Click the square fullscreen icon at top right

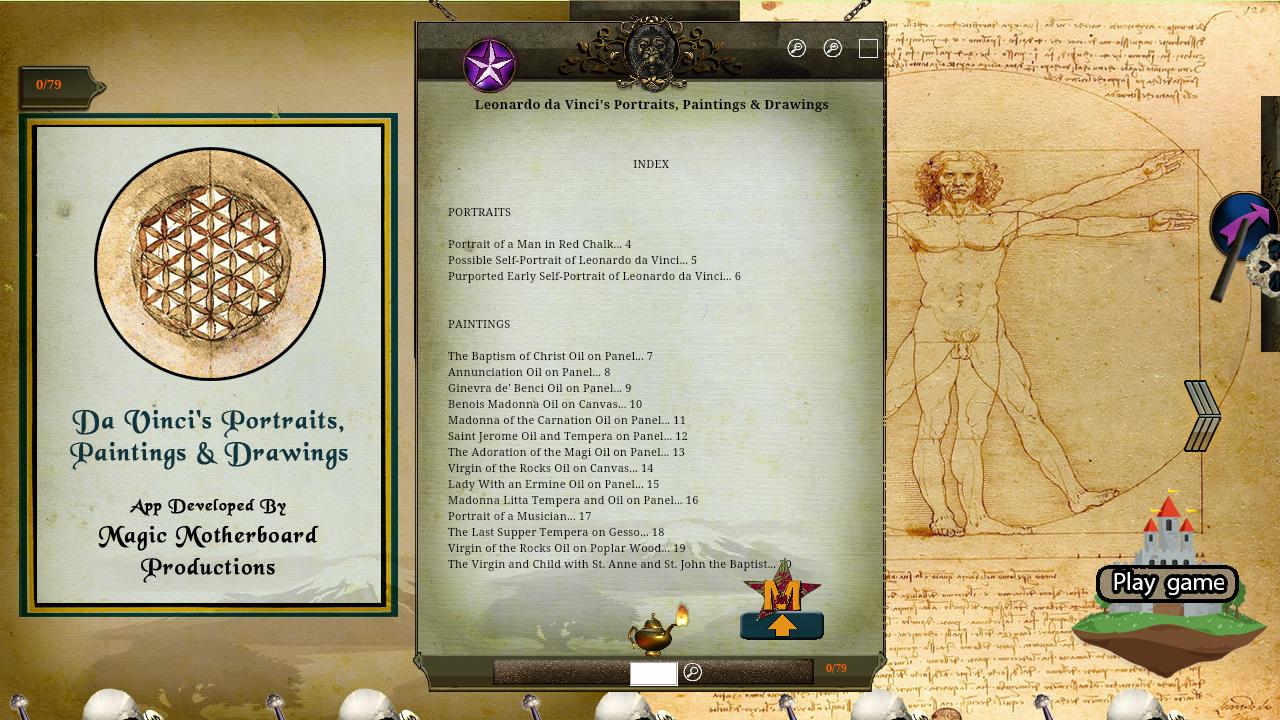pyautogui.click(x=868, y=48)
